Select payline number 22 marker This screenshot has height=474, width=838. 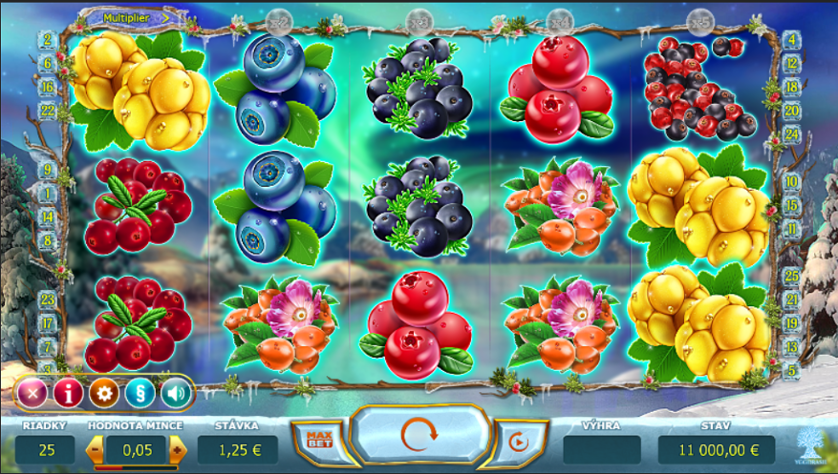(x=47, y=110)
